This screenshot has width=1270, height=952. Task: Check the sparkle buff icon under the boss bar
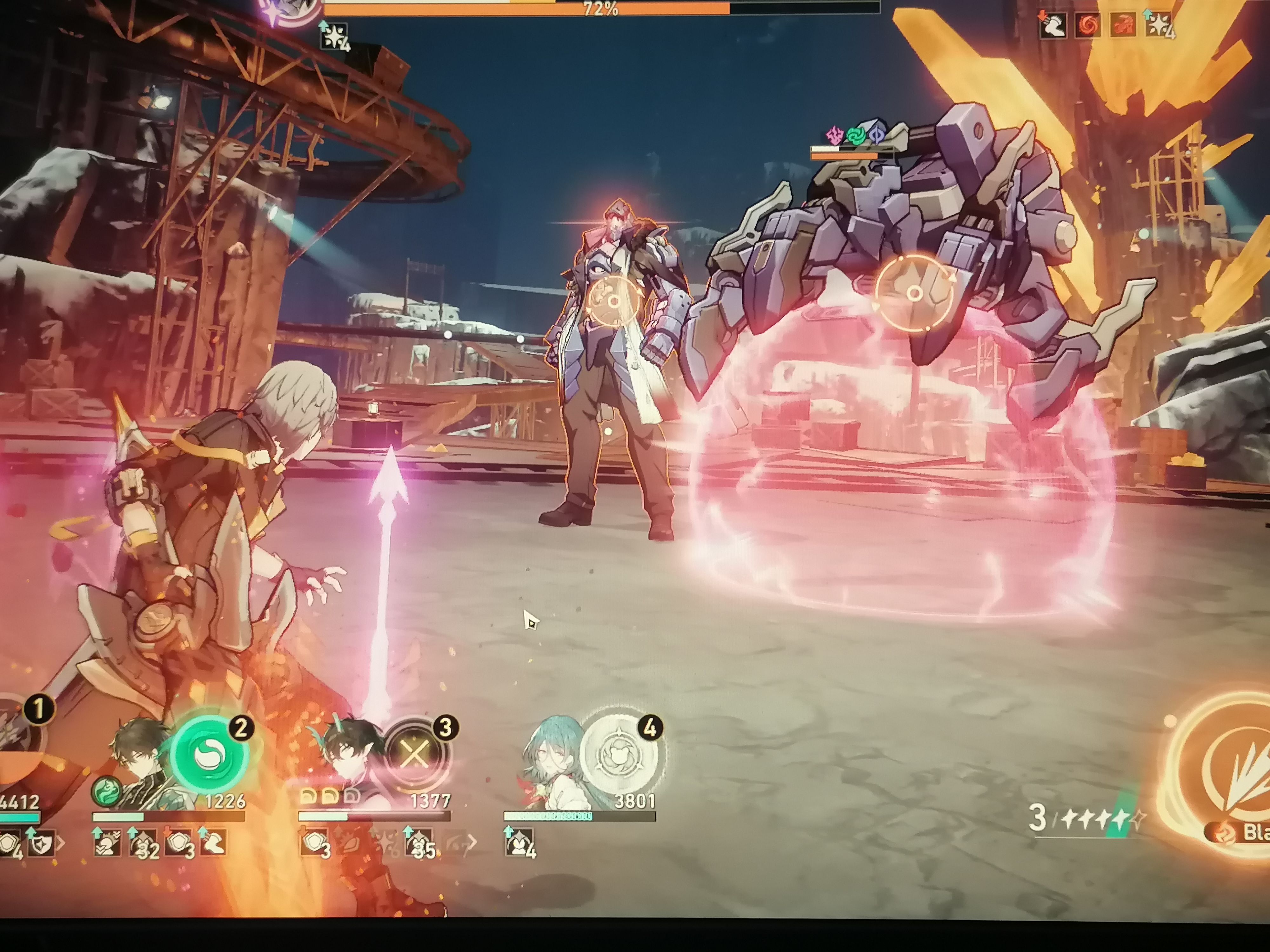pyautogui.click(x=335, y=36)
